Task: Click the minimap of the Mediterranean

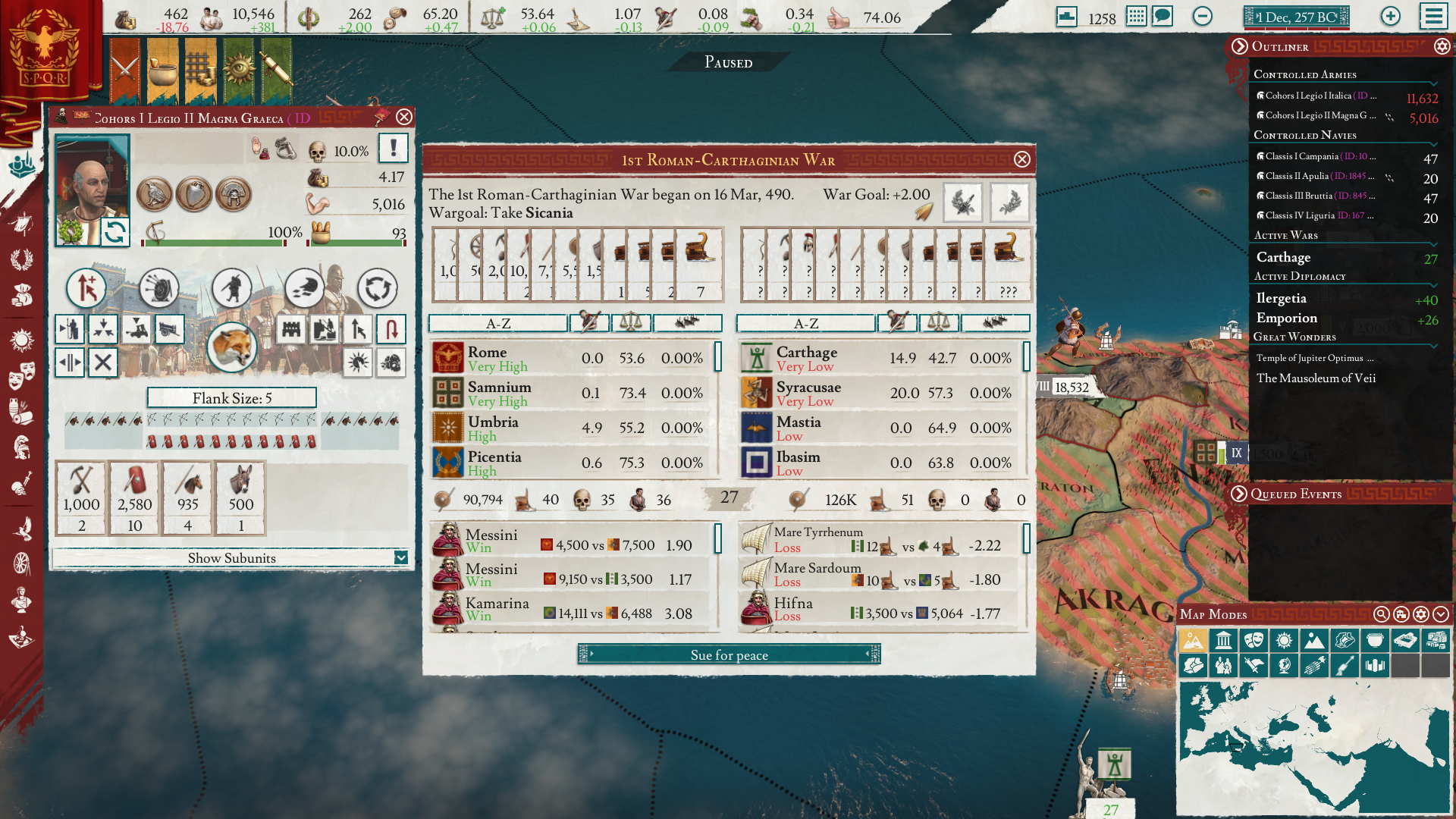Action: [x=1312, y=747]
